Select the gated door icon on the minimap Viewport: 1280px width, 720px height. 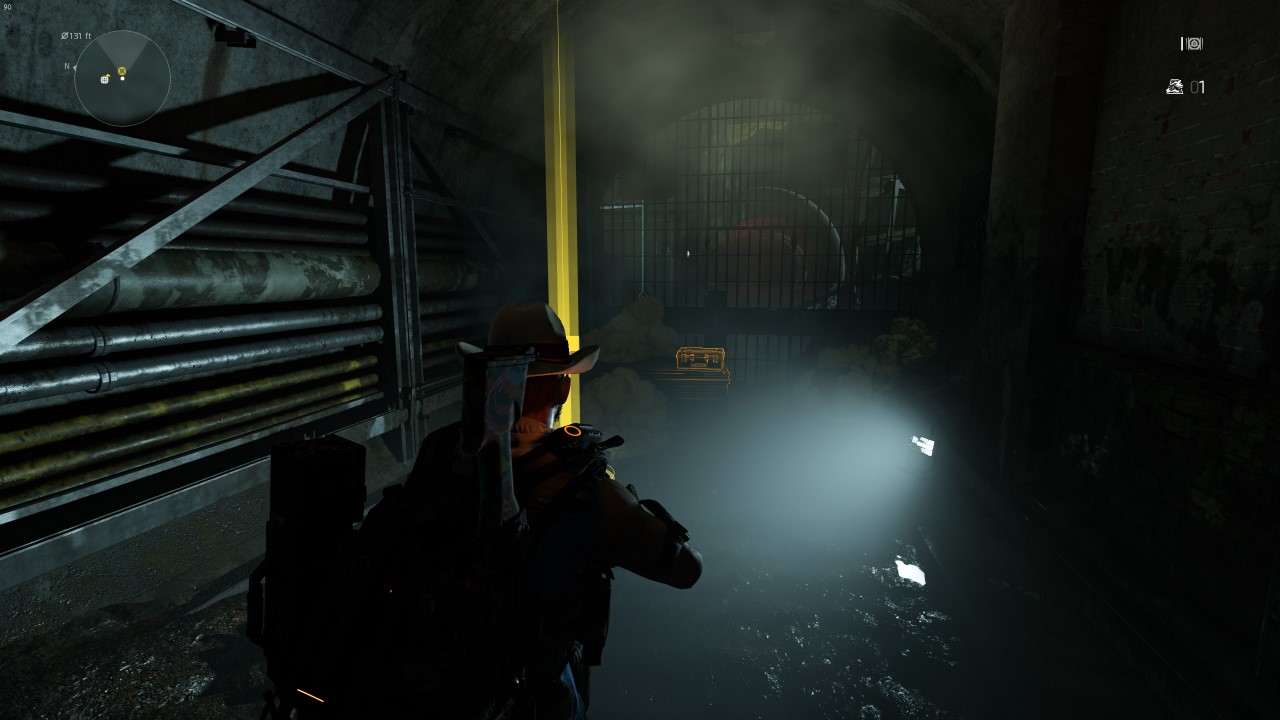coord(104,80)
